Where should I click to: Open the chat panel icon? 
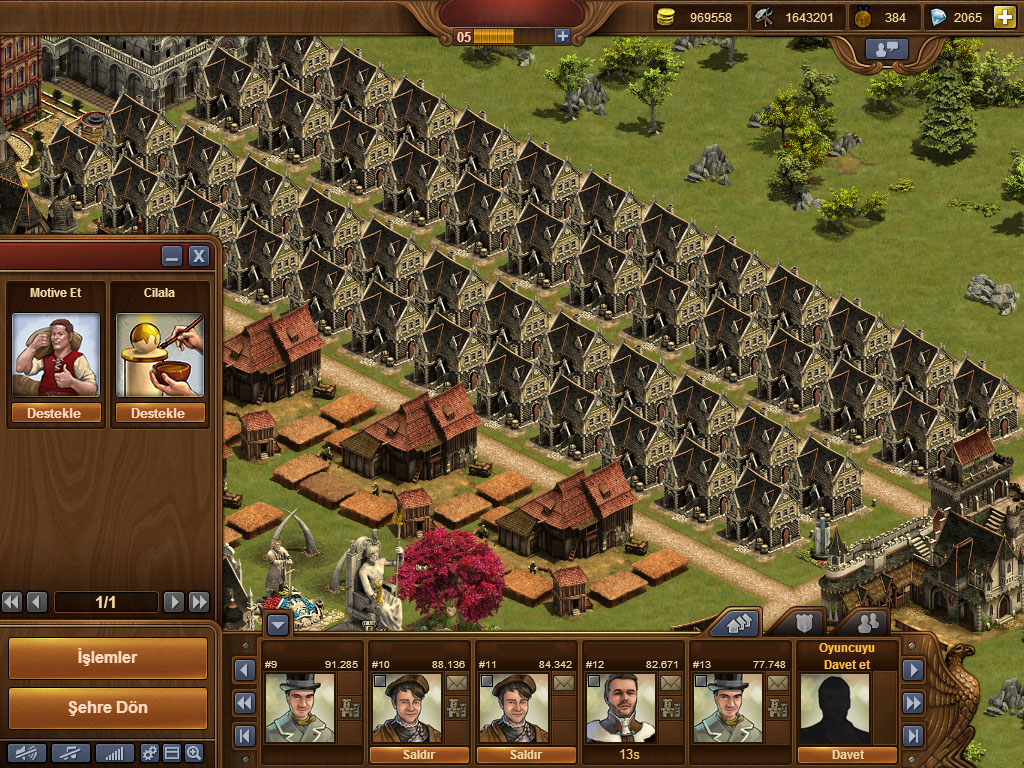click(886, 48)
